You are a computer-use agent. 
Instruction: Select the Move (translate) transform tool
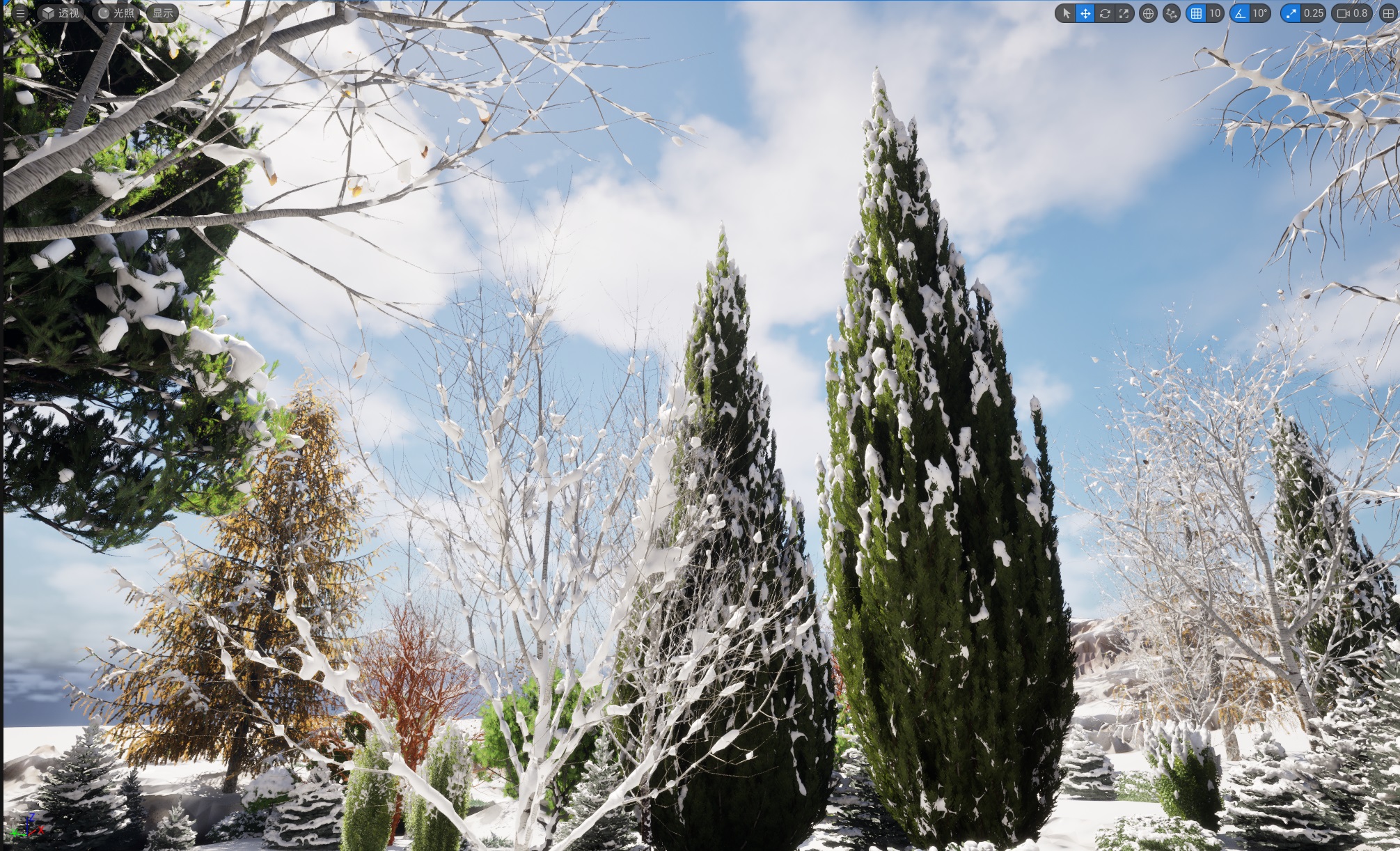click(1086, 13)
